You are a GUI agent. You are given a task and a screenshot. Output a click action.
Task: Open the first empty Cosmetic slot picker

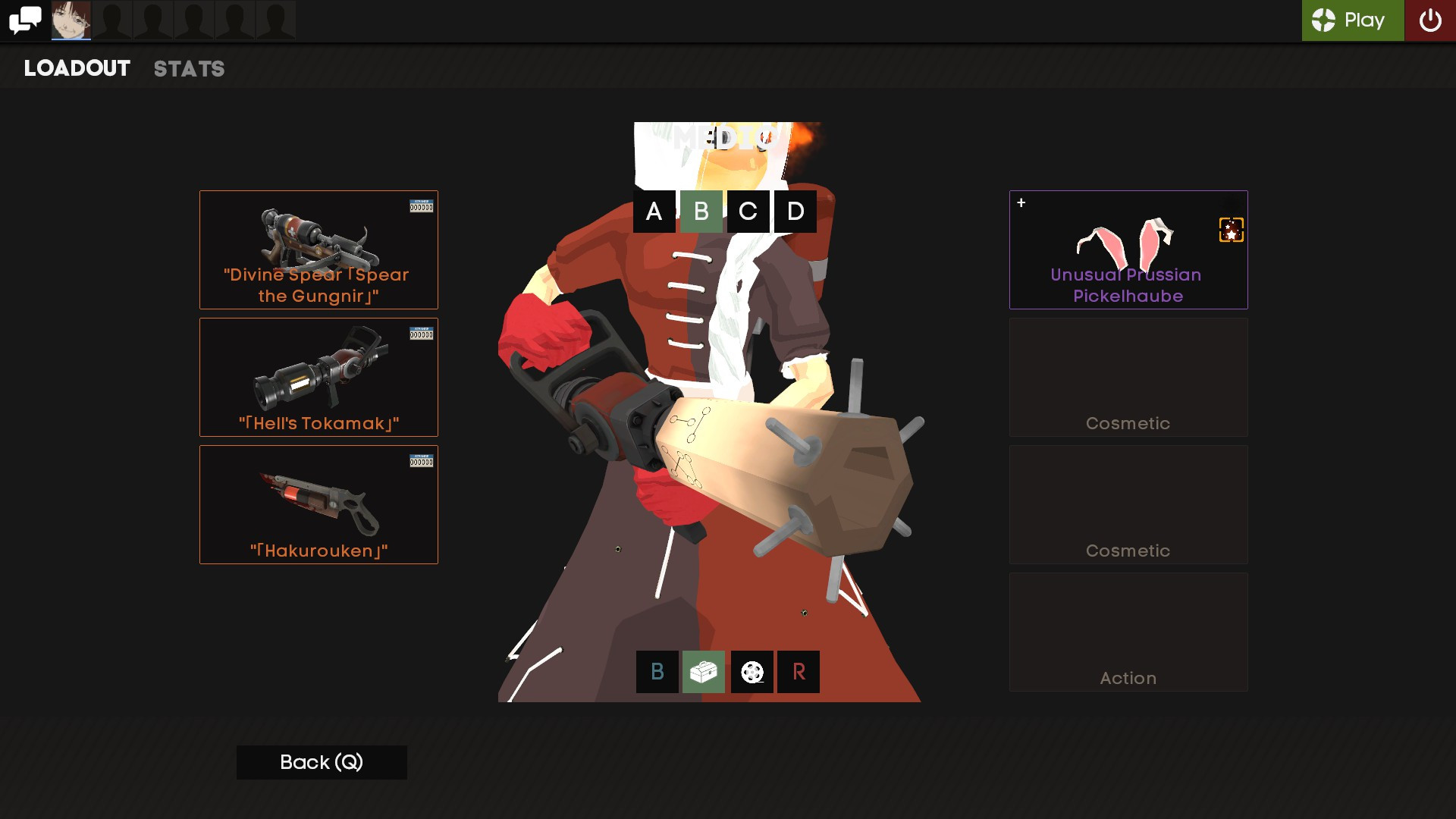coord(1128,377)
